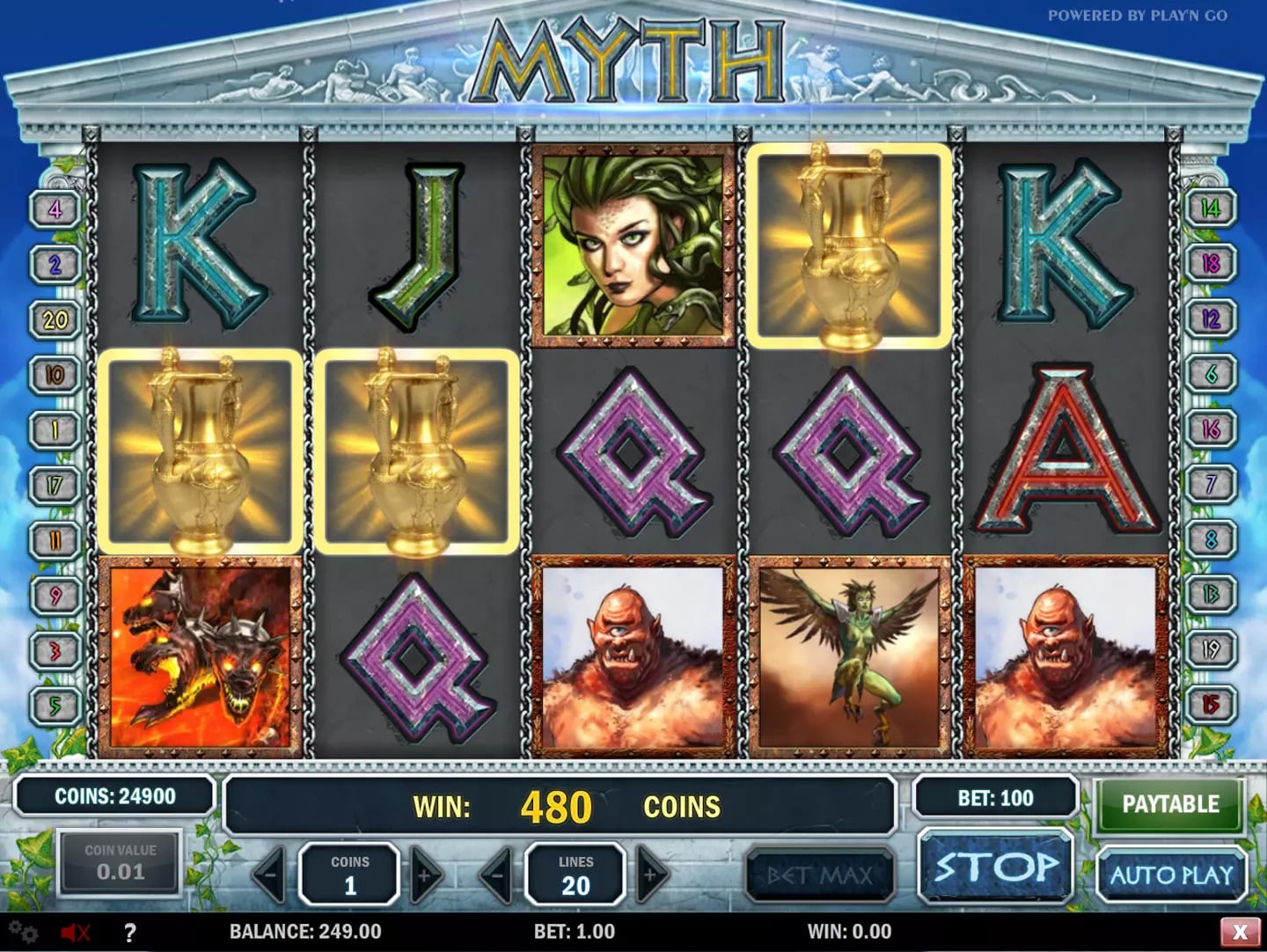Screen dimensions: 1267x952
Task: Open the gear settings
Action: 24,932
